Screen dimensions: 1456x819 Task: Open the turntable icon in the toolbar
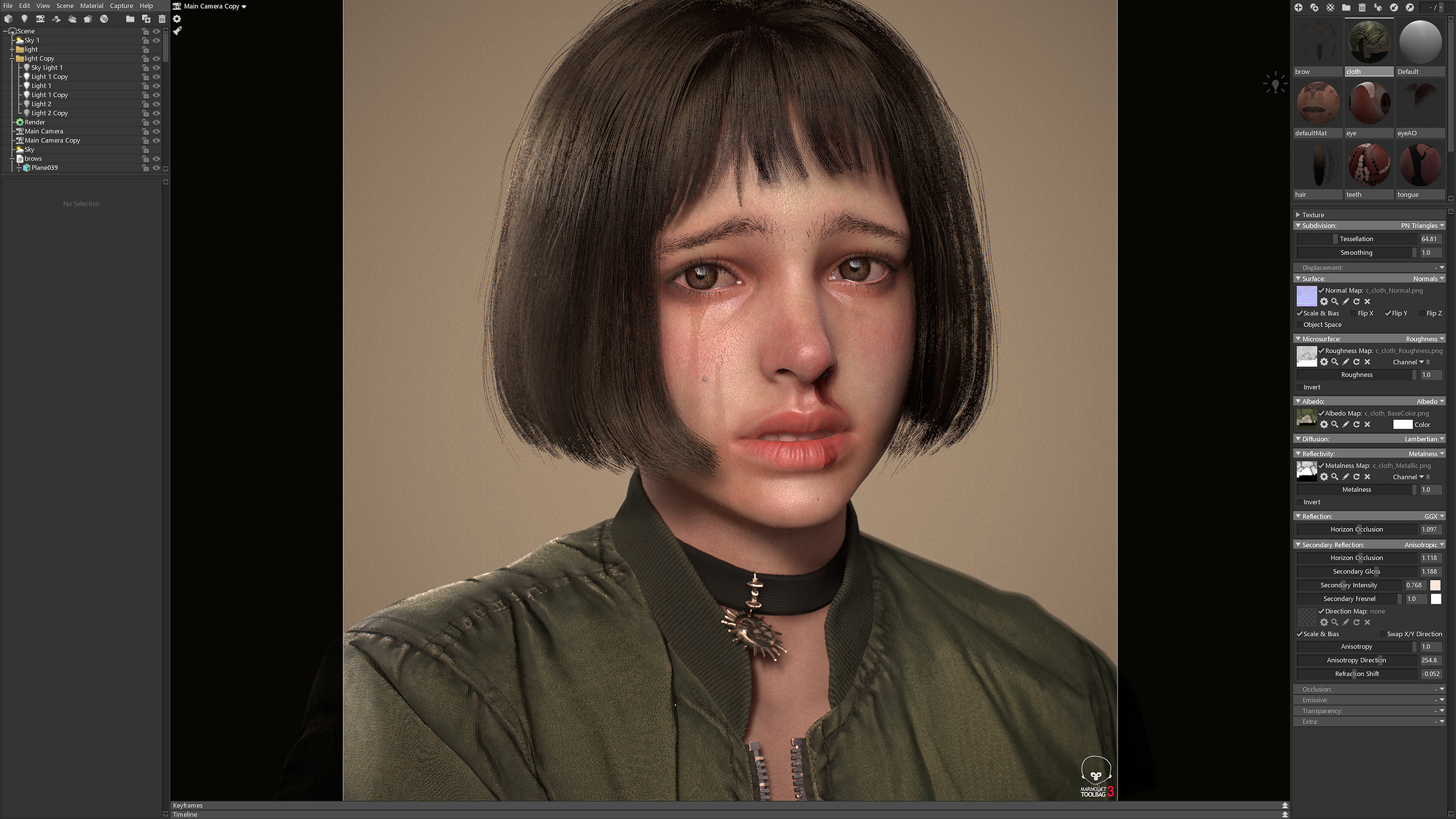[x=103, y=19]
